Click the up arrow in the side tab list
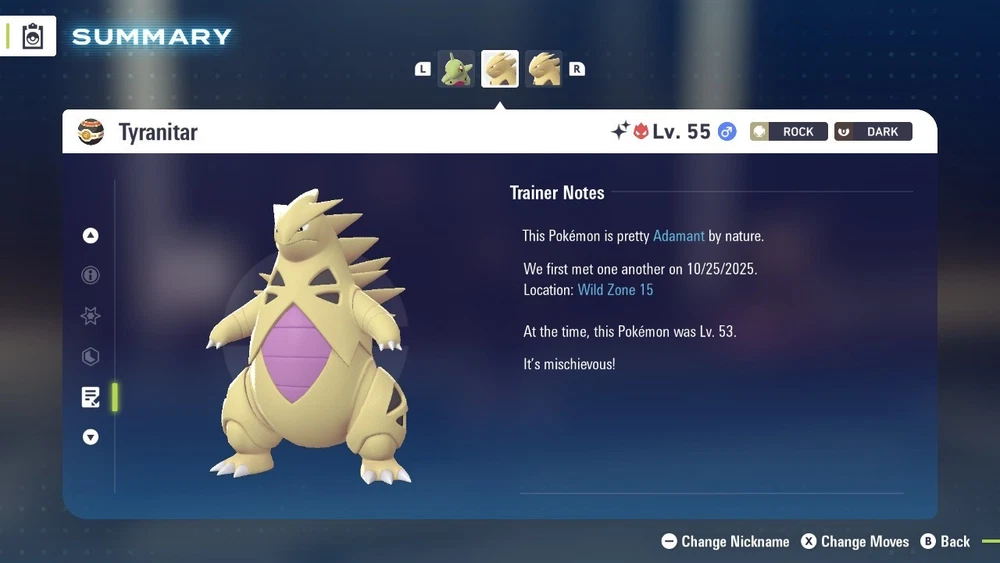 [91, 236]
